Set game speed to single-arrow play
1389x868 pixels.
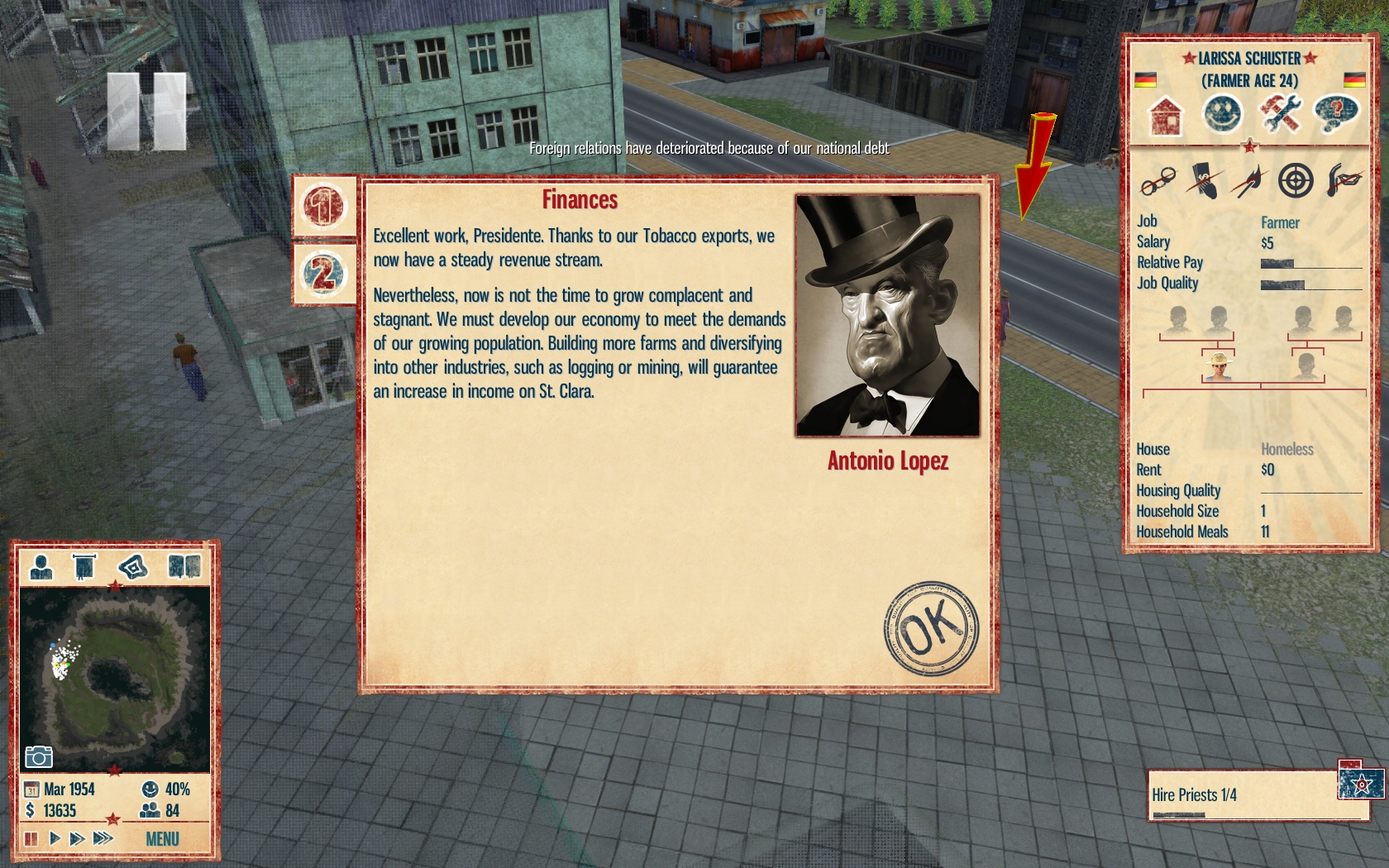click(x=55, y=839)
